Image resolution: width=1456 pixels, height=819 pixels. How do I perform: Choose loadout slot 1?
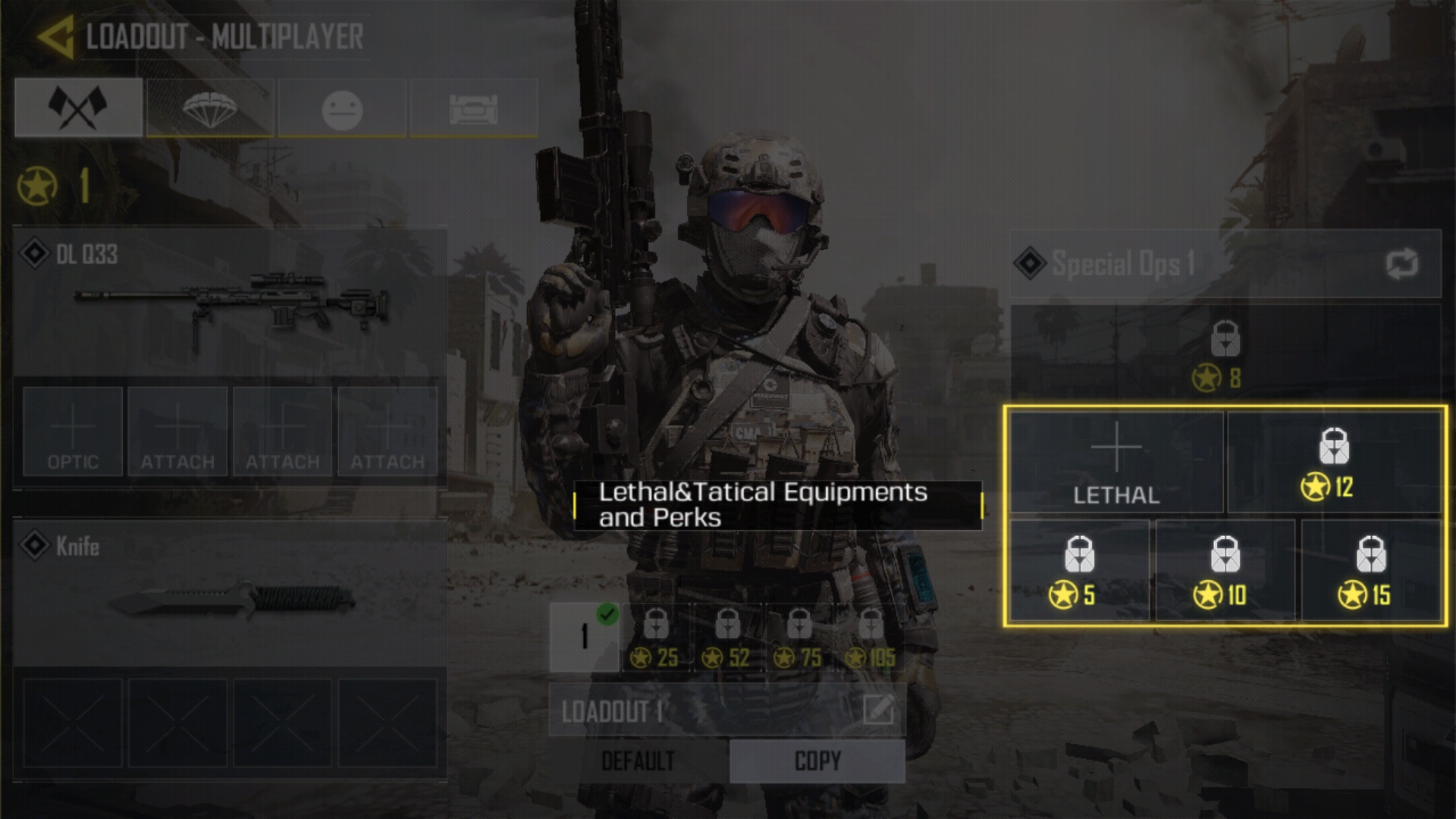(584, 637)
